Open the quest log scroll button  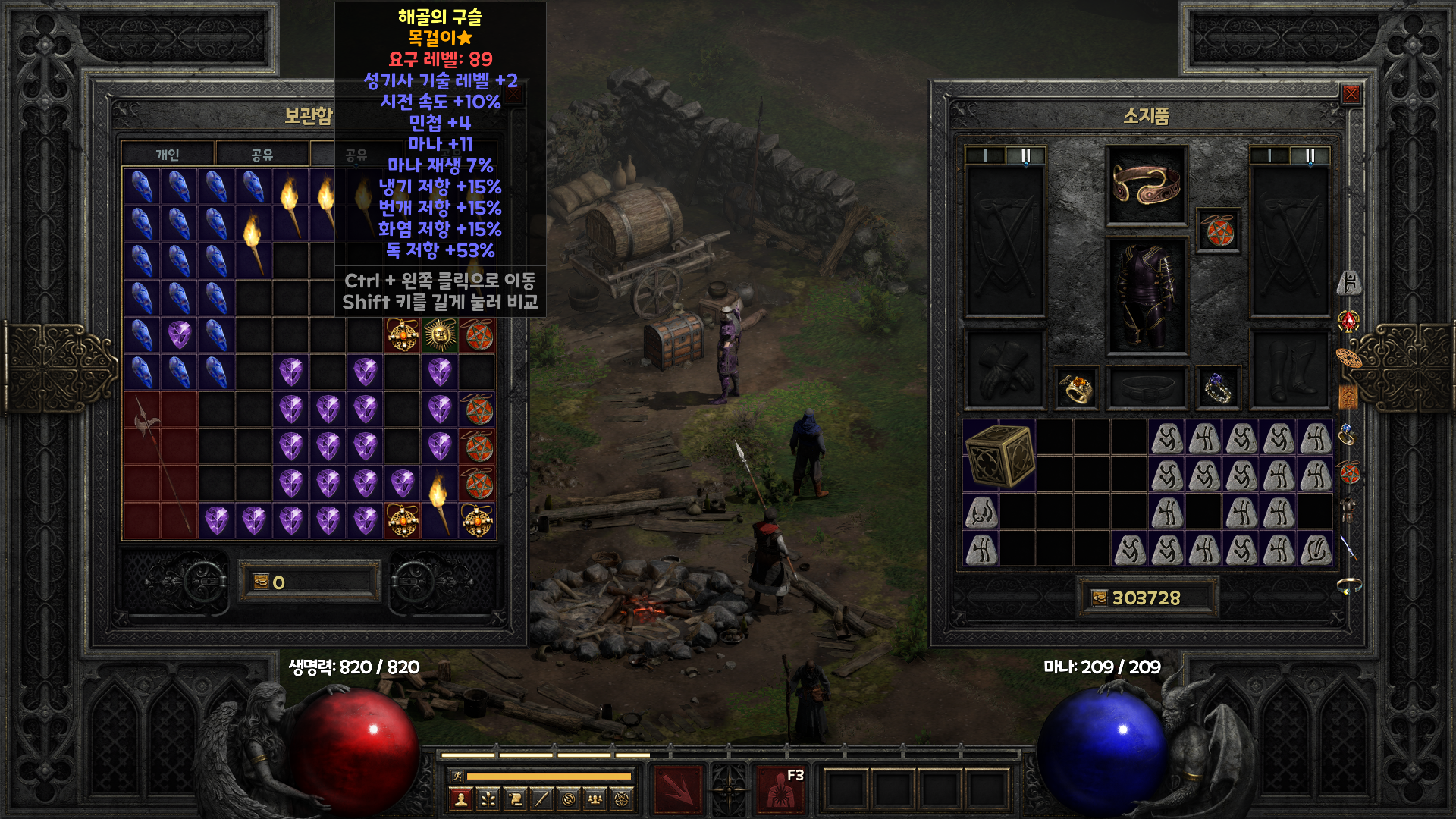pyautogui.click(x=515, y=799)
